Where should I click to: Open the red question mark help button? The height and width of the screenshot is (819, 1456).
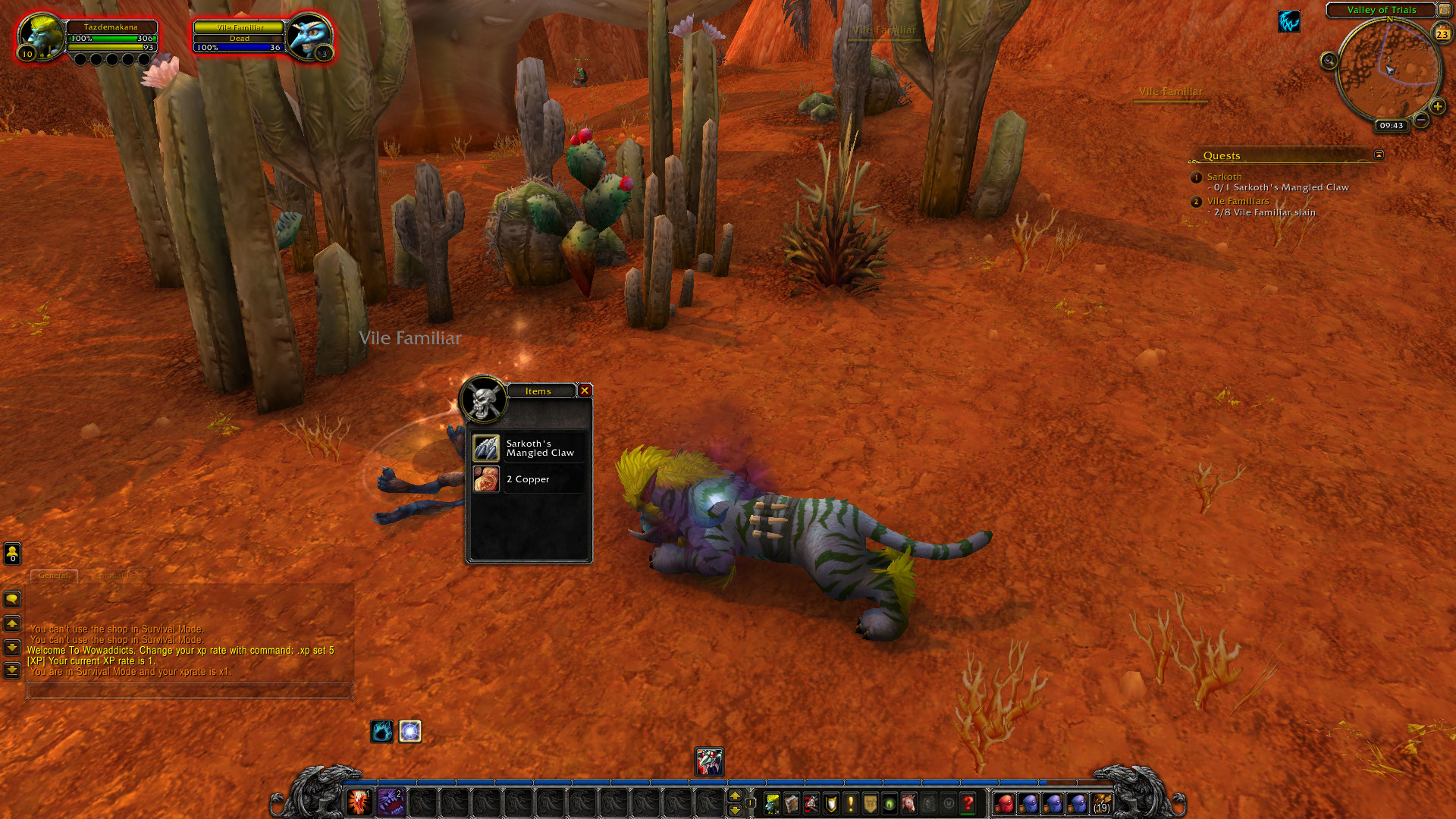tap(968, 802)
